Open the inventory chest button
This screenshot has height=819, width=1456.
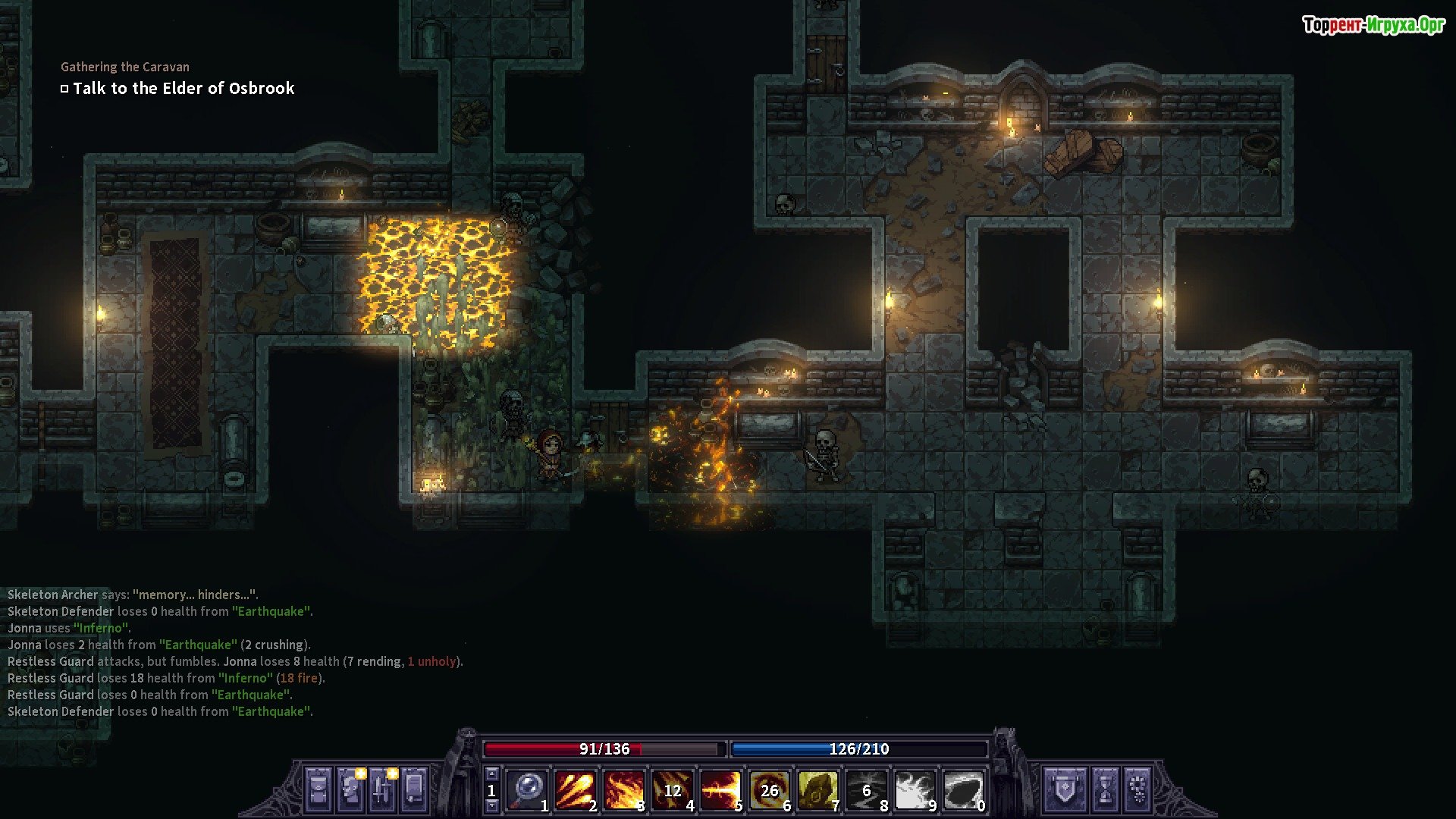pos(318,789)
